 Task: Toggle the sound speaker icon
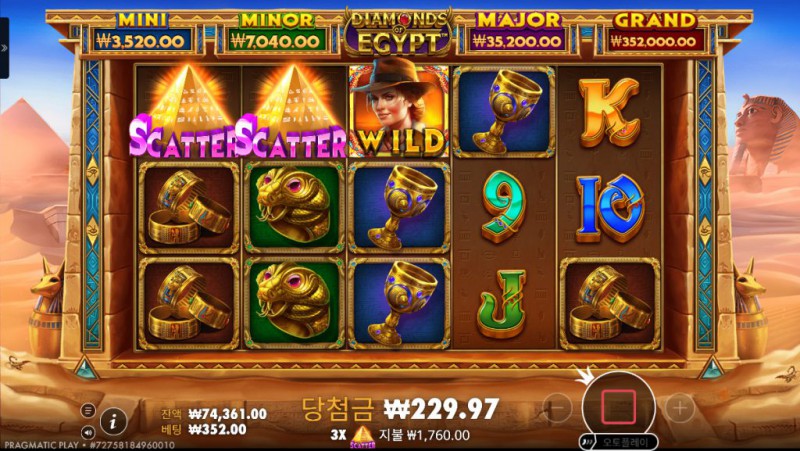point(88,431)
